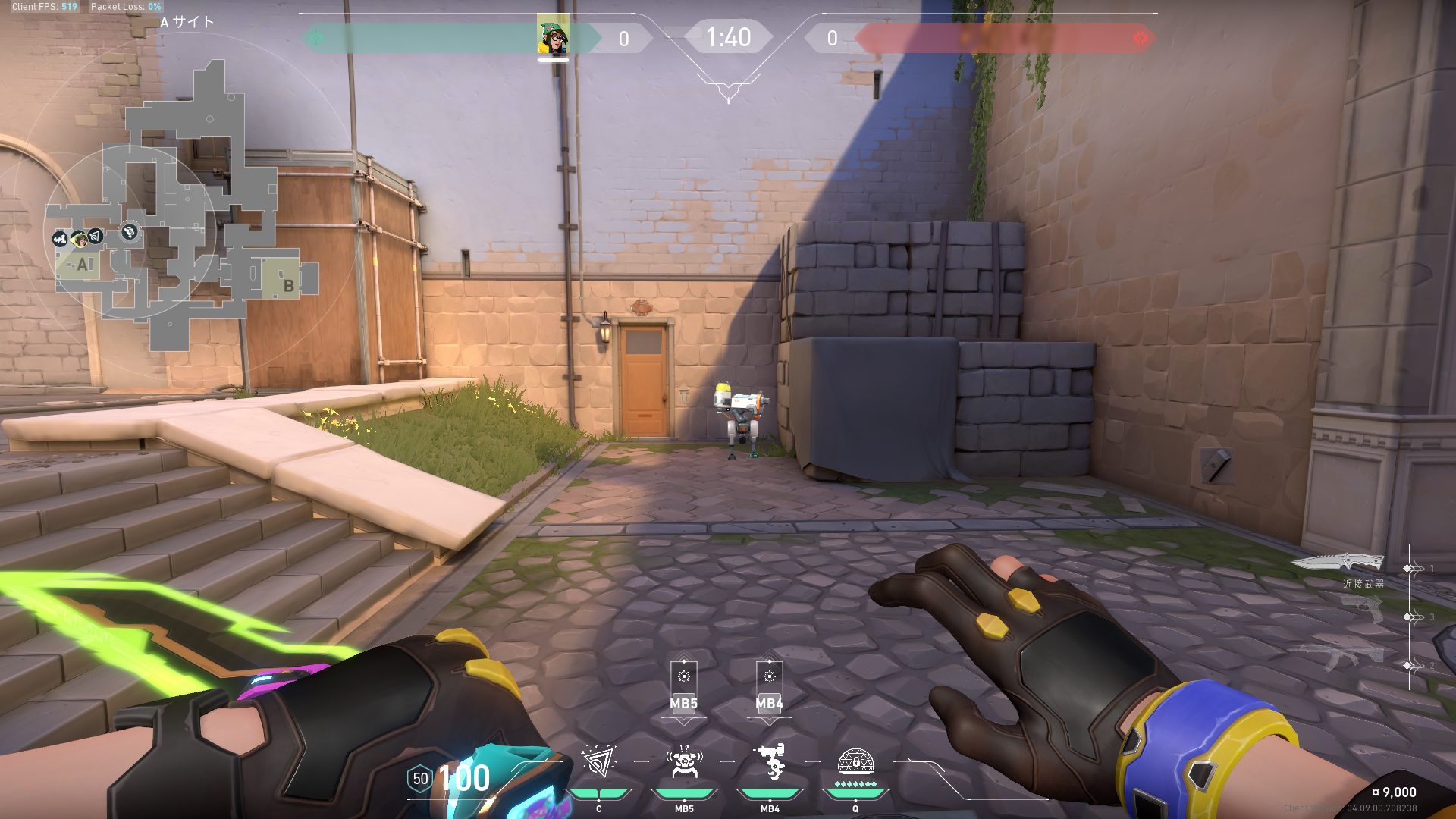Activate the Alarmbot ability icon
Viewport: 1456px width, 819px height.
click(x=684, y=762)
